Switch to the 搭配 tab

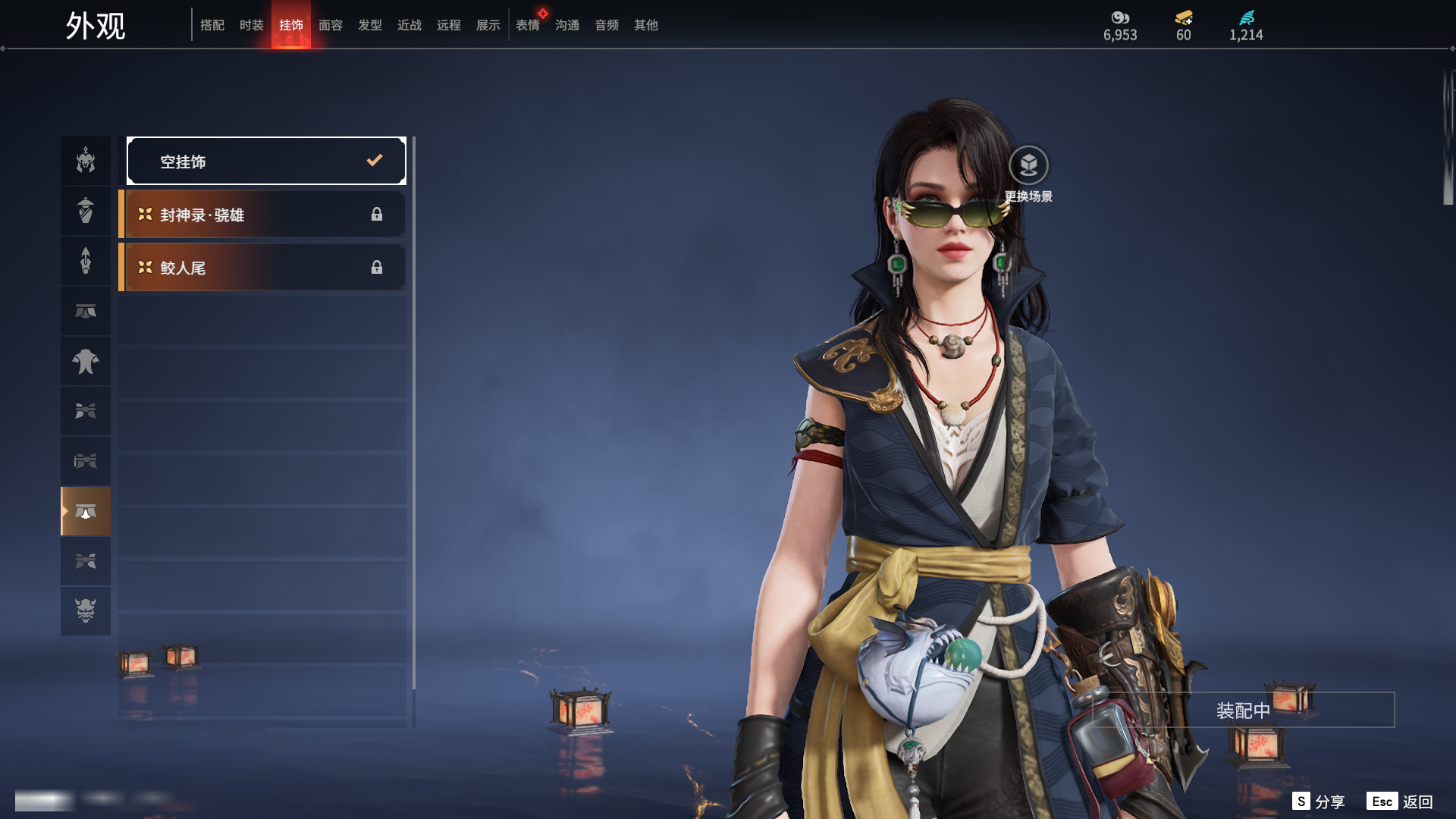(212, 25)
